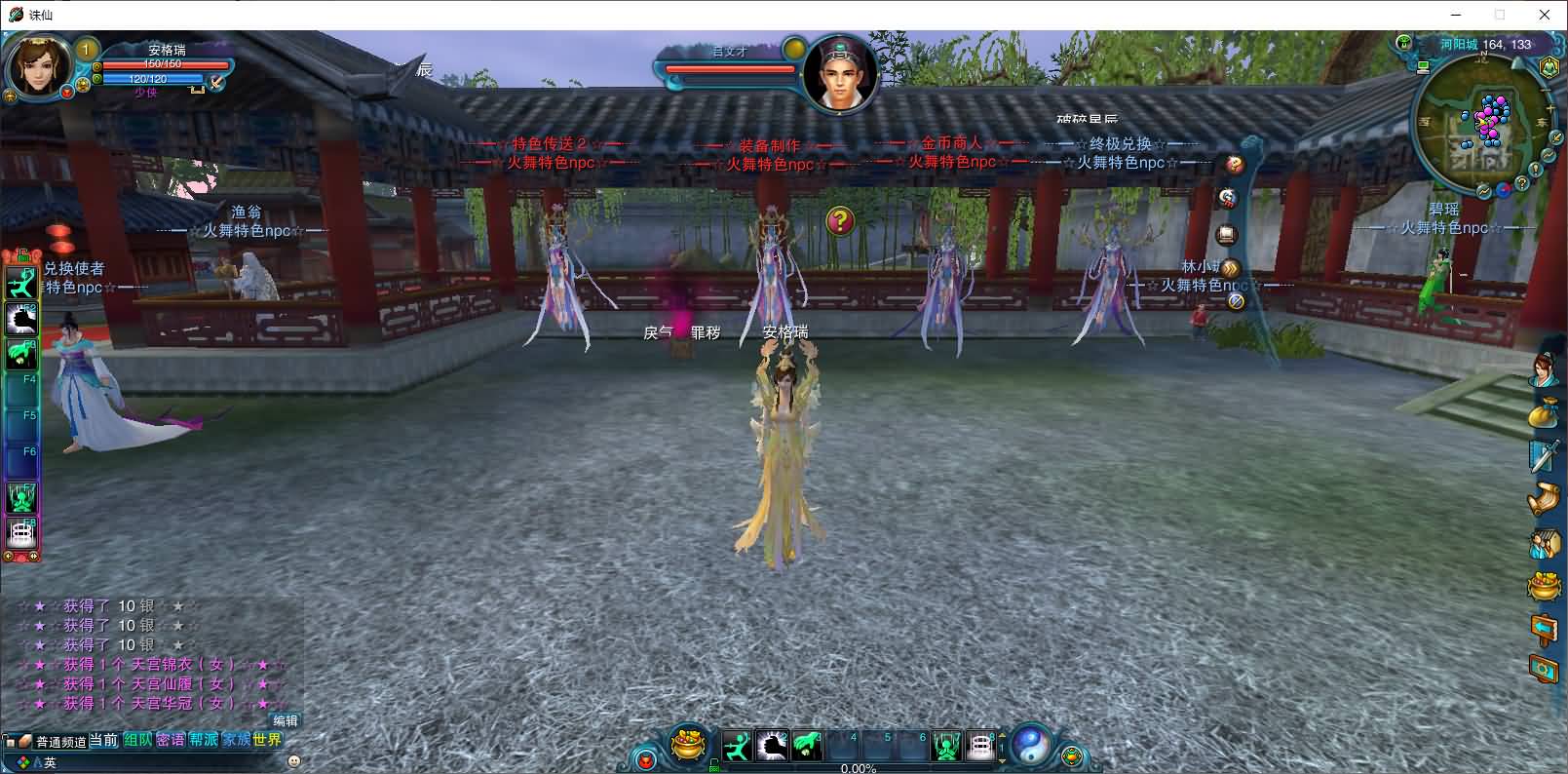Use the glowing fist skill in slot 2

coord(772,747)
